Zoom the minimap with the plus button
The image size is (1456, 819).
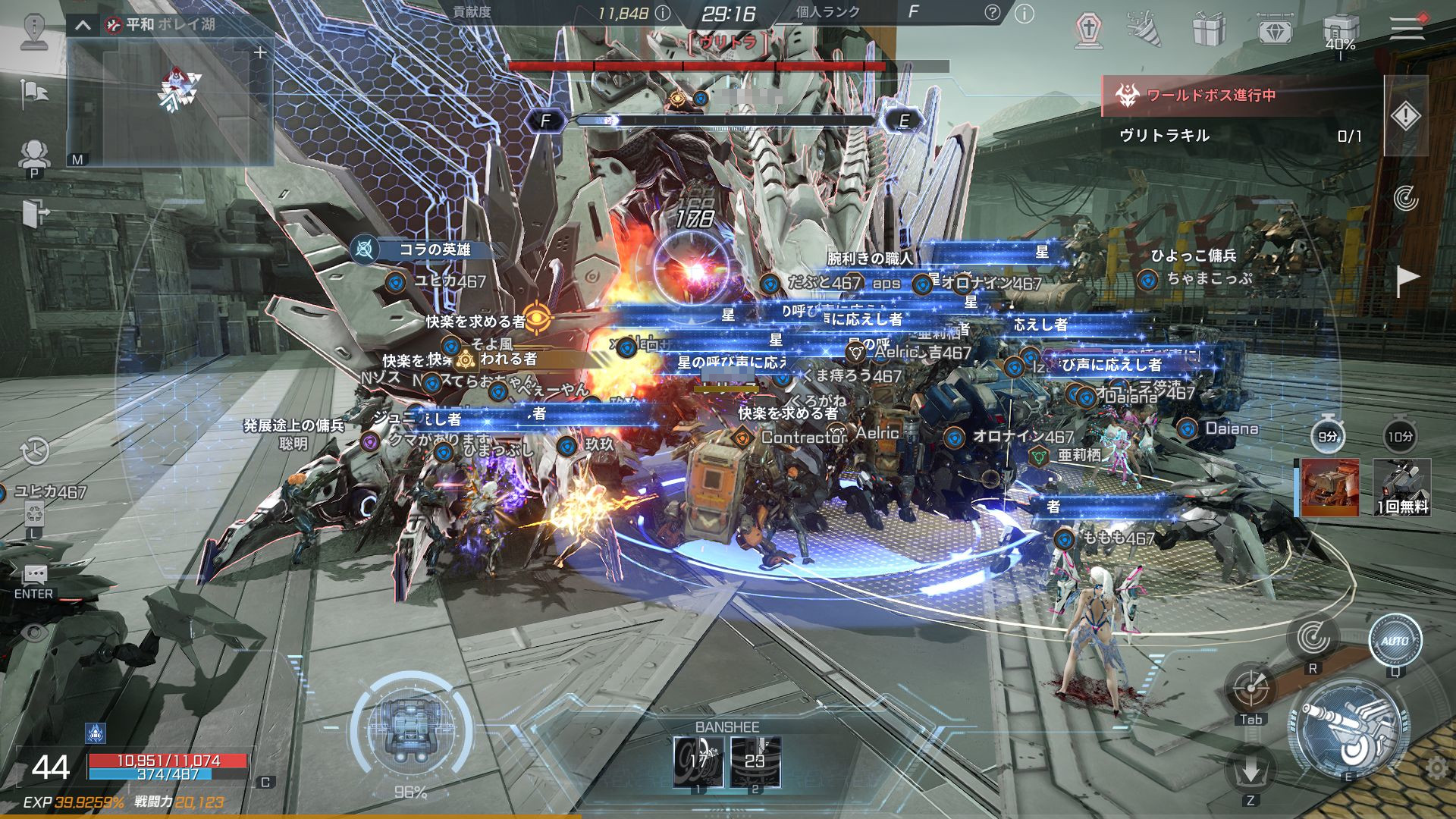(x=260, y=52)
